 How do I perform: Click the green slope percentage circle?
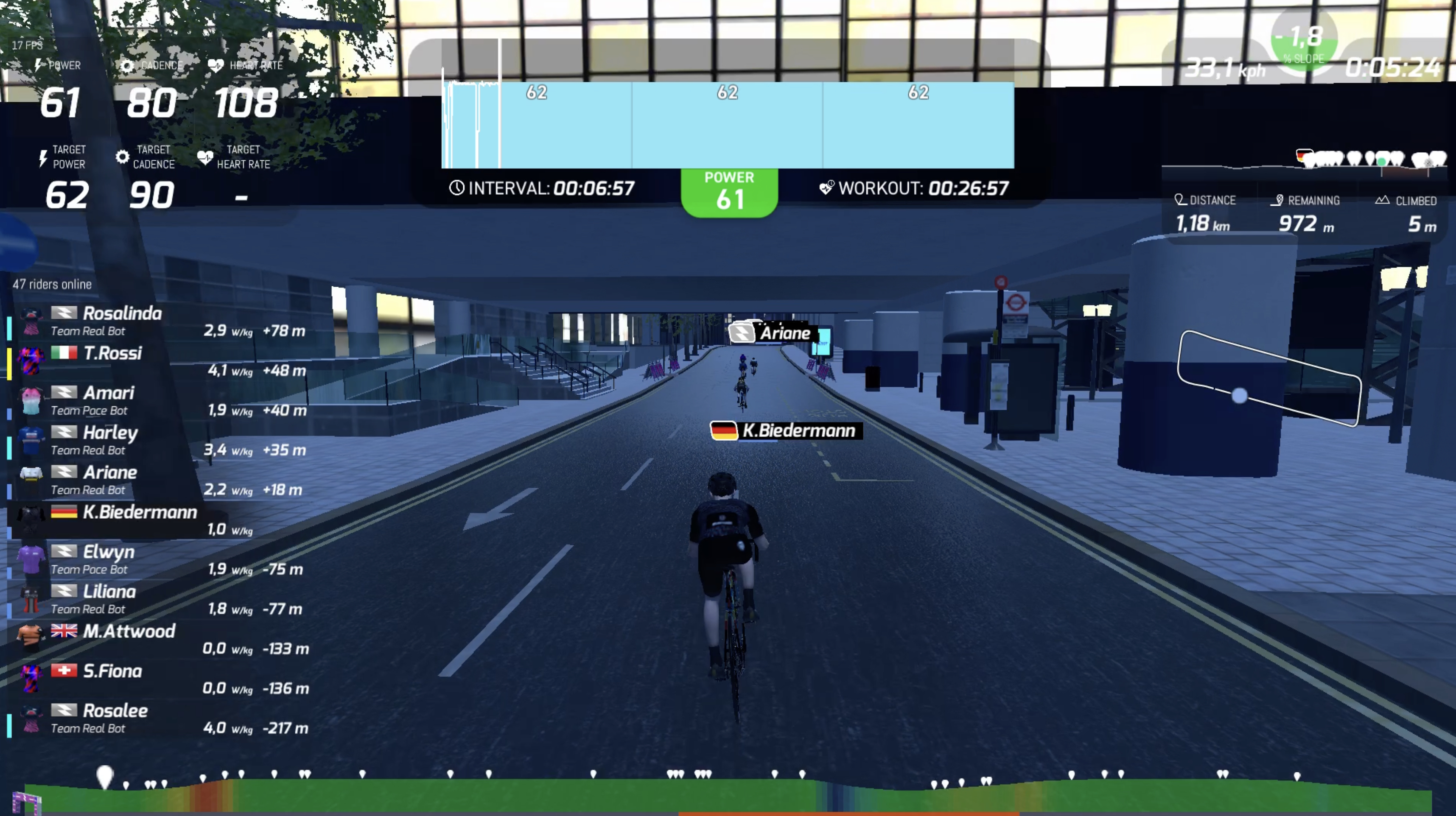click(1304, 42)
